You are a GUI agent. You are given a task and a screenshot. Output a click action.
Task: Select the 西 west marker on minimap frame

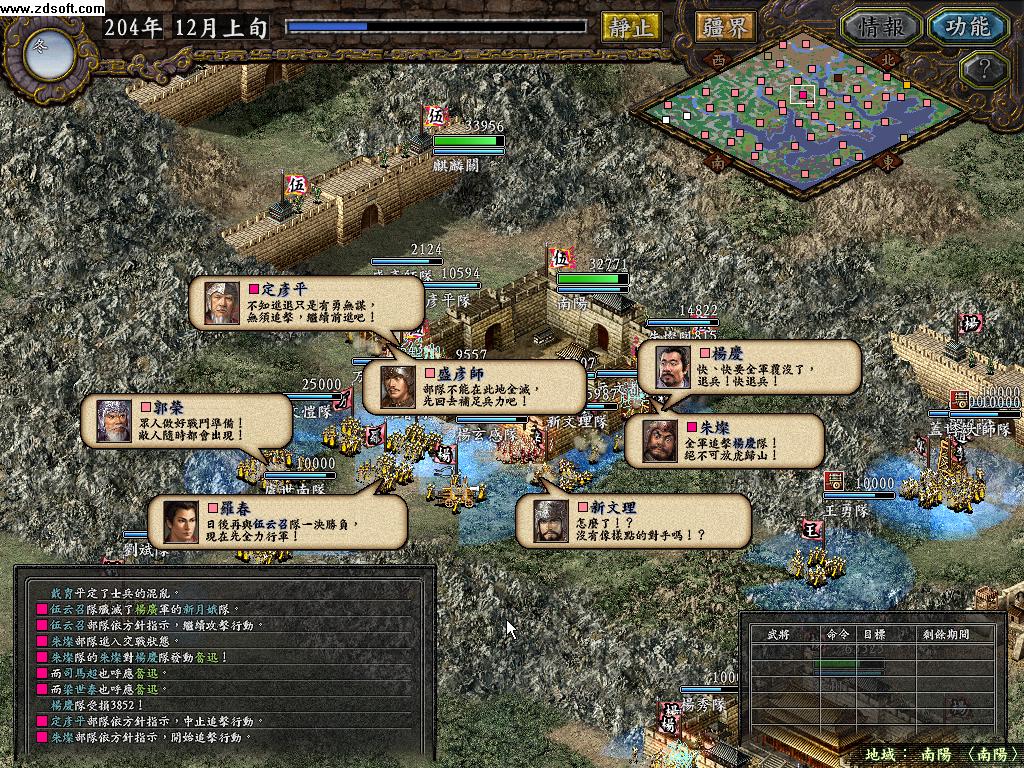click(x=718, y=59)
